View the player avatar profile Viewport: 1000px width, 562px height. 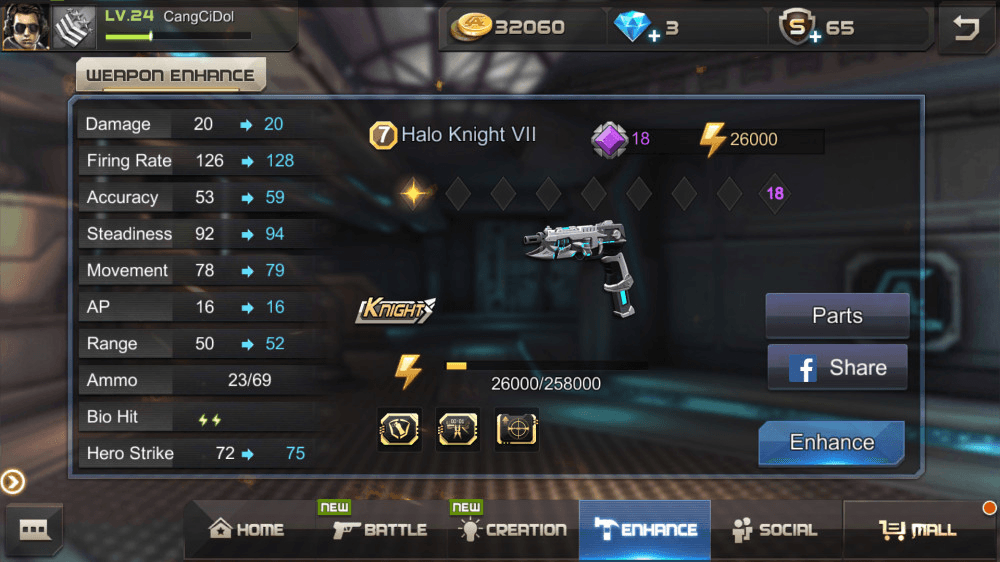(x=25, y=26)
